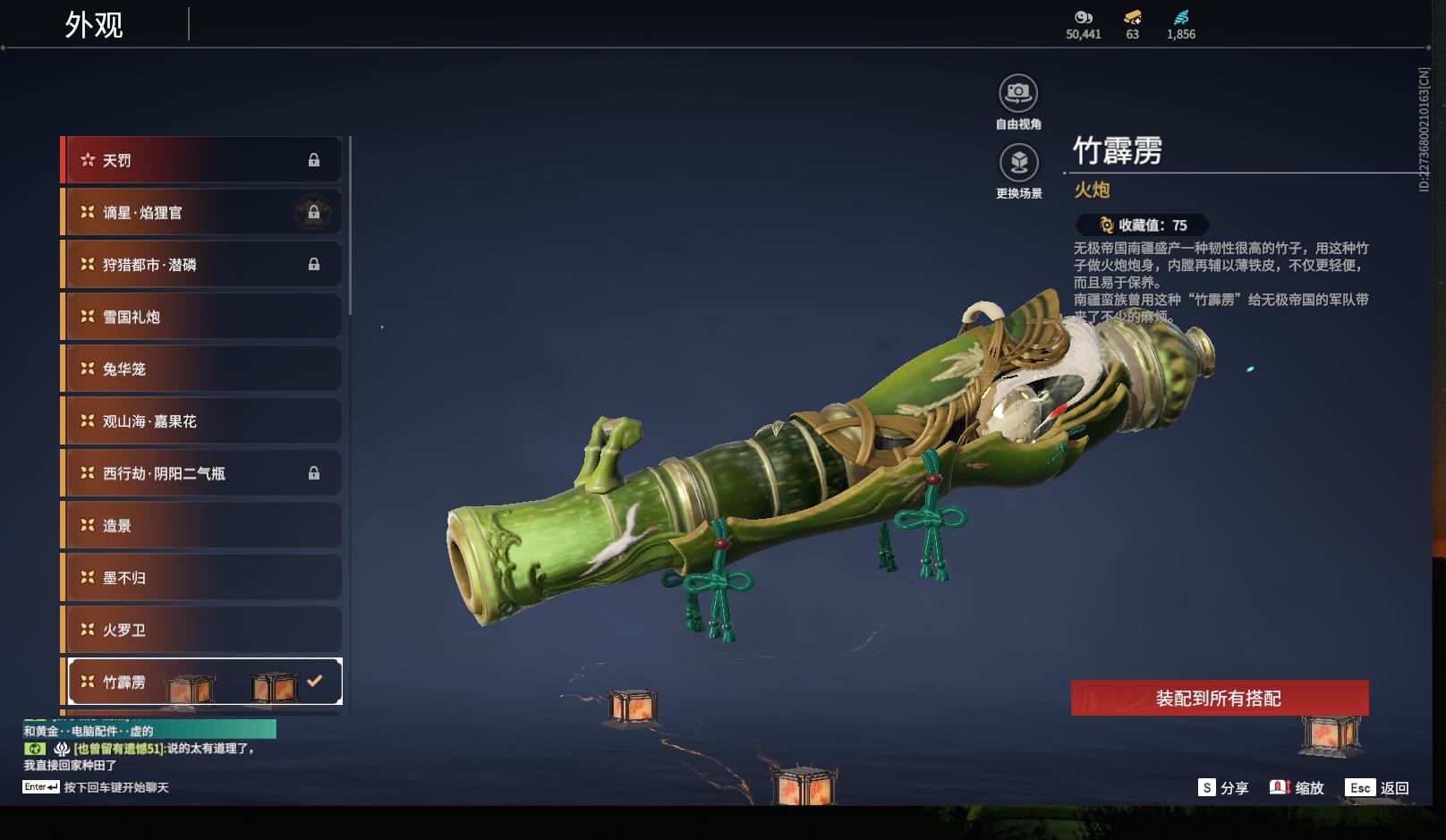Go back using the 返回 button
Image resolution: width=1446 pixels, height=840 pixels.
1378,787
